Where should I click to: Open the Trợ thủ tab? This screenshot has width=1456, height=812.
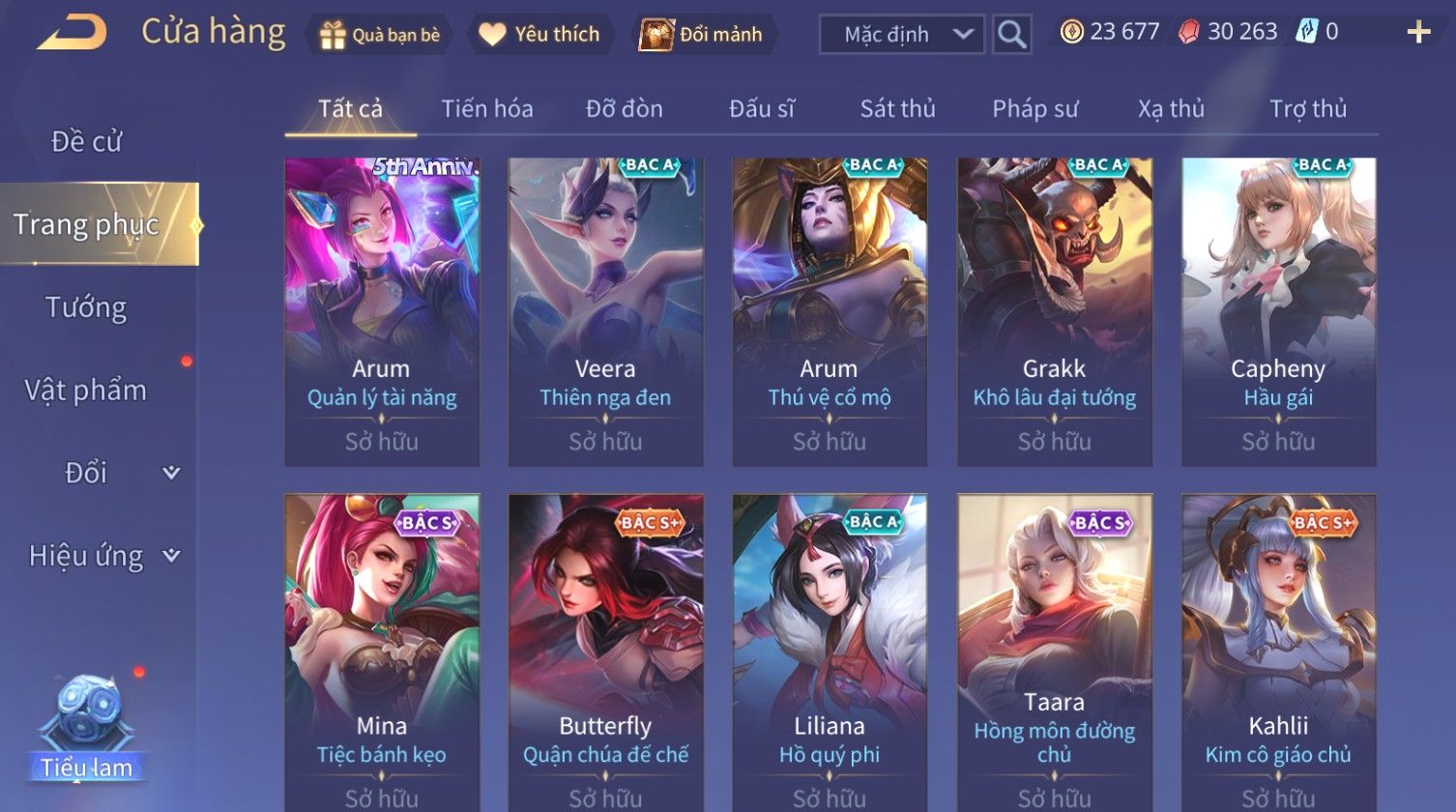pos(1308,109)
